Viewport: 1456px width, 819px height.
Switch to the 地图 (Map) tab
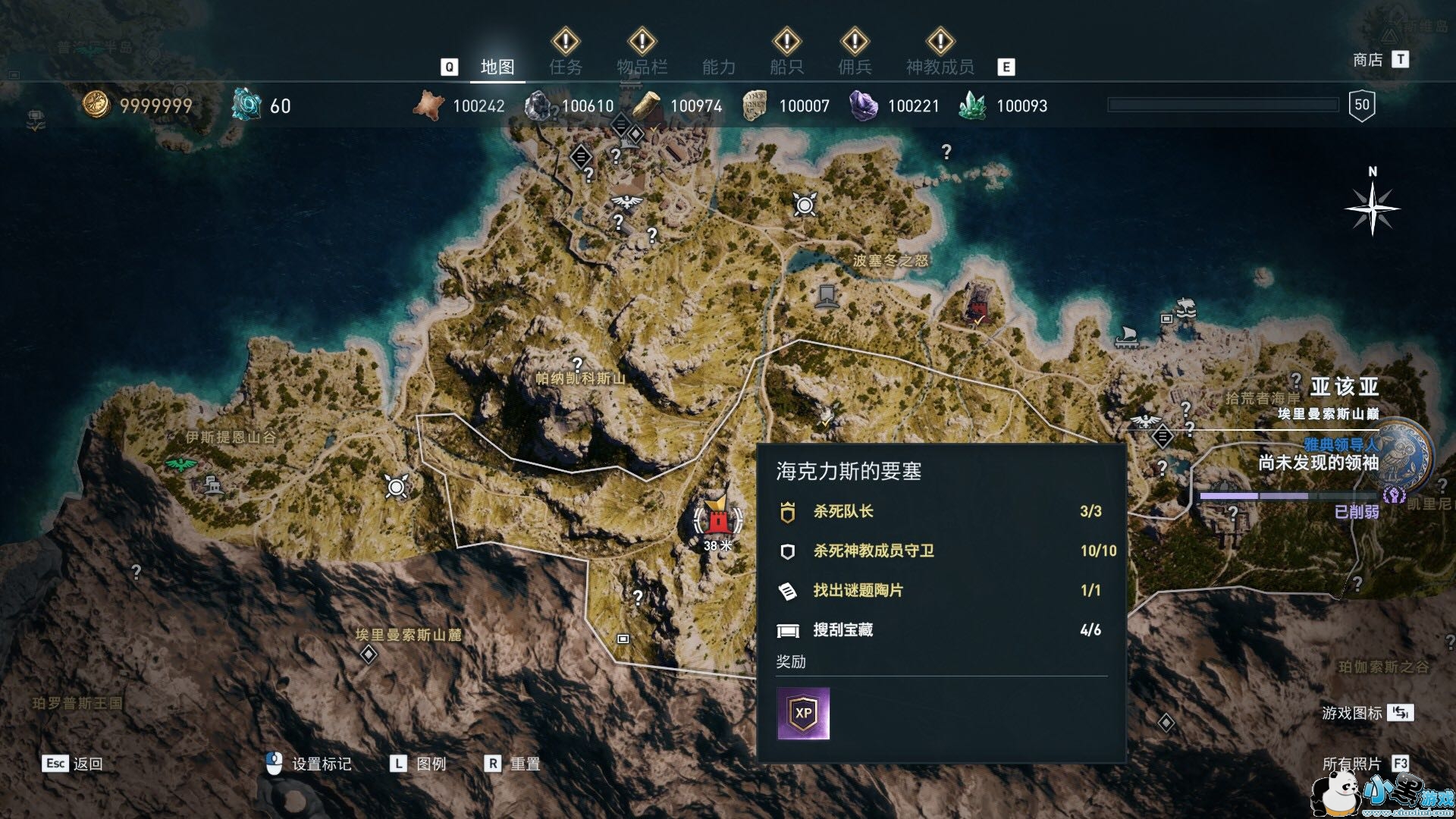click(x=497, y=67)
